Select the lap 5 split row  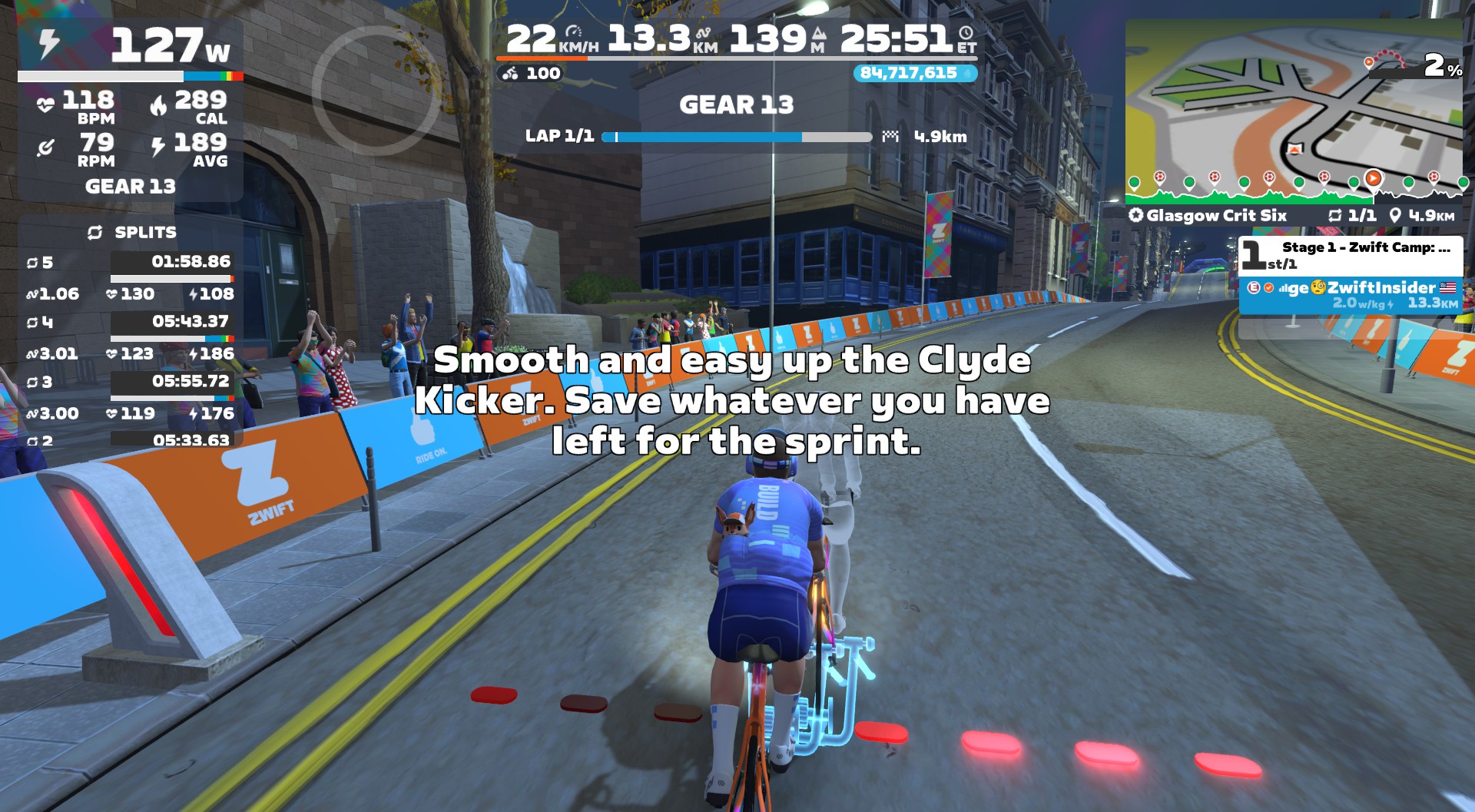click(131, 262)
